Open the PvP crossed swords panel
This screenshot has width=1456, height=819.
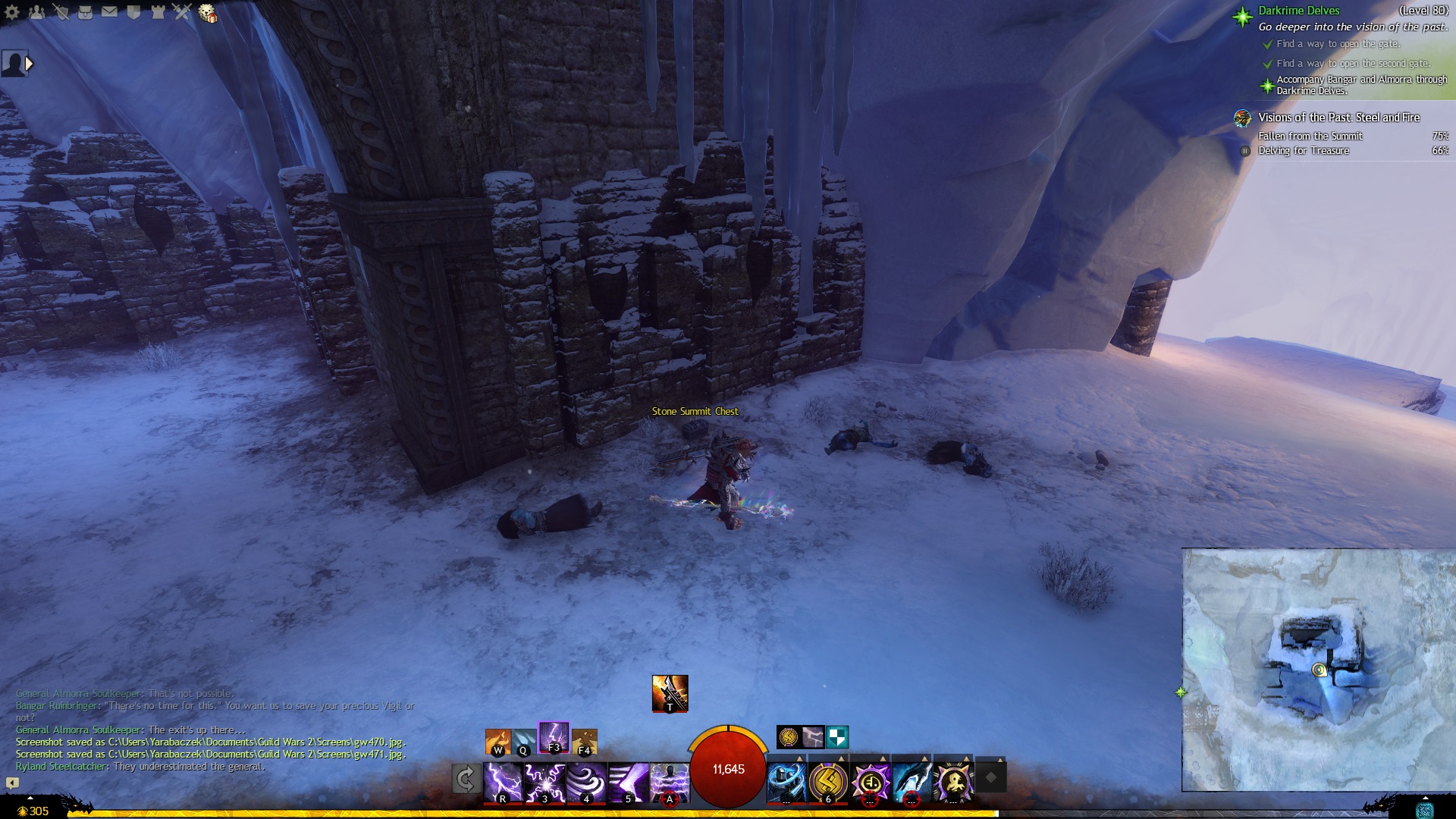pos(182,12)
